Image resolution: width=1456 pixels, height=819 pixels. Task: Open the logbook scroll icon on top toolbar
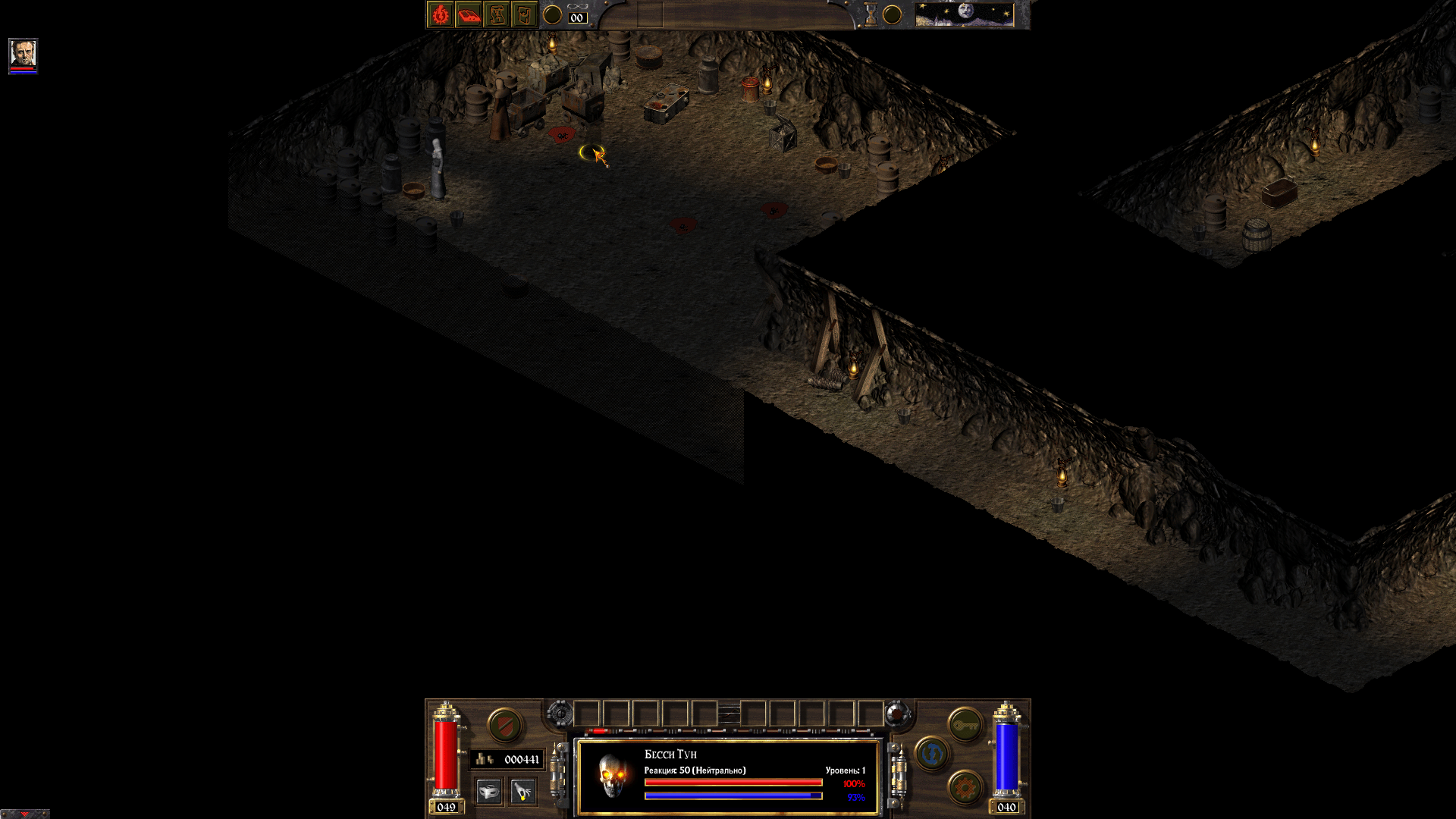497,14
